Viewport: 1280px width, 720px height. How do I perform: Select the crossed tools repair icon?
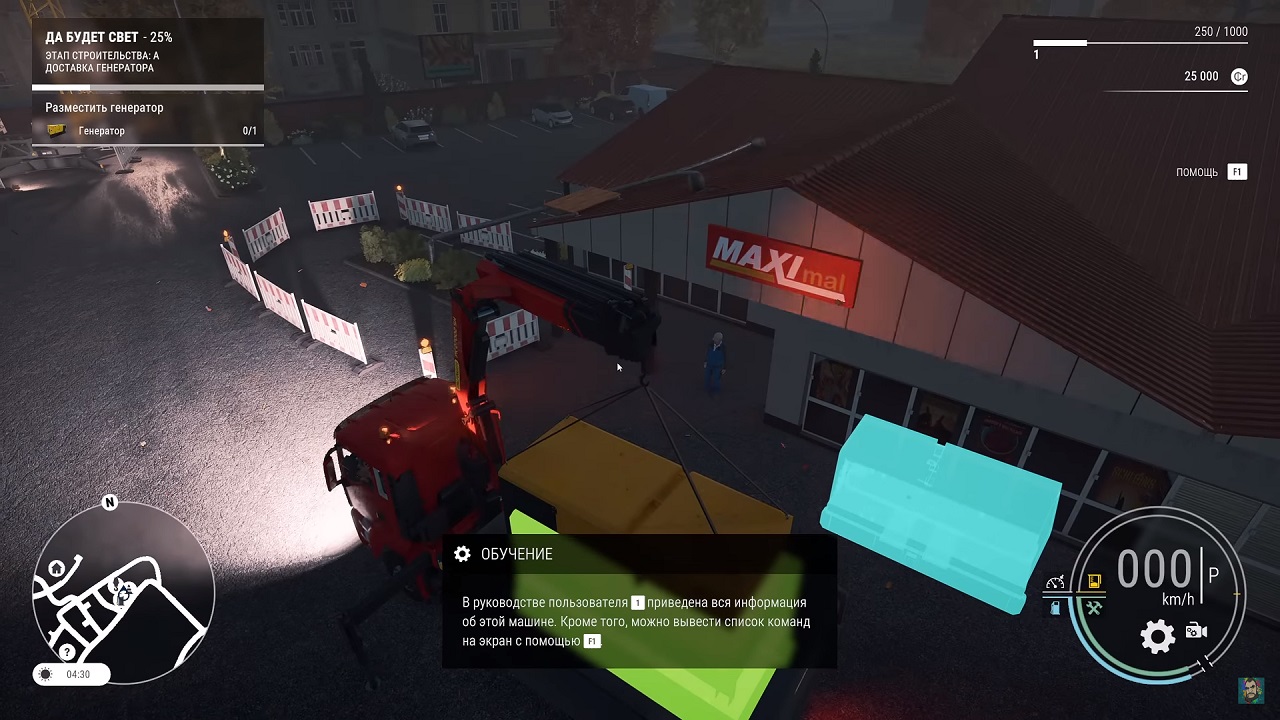(x=1094, y=607)
